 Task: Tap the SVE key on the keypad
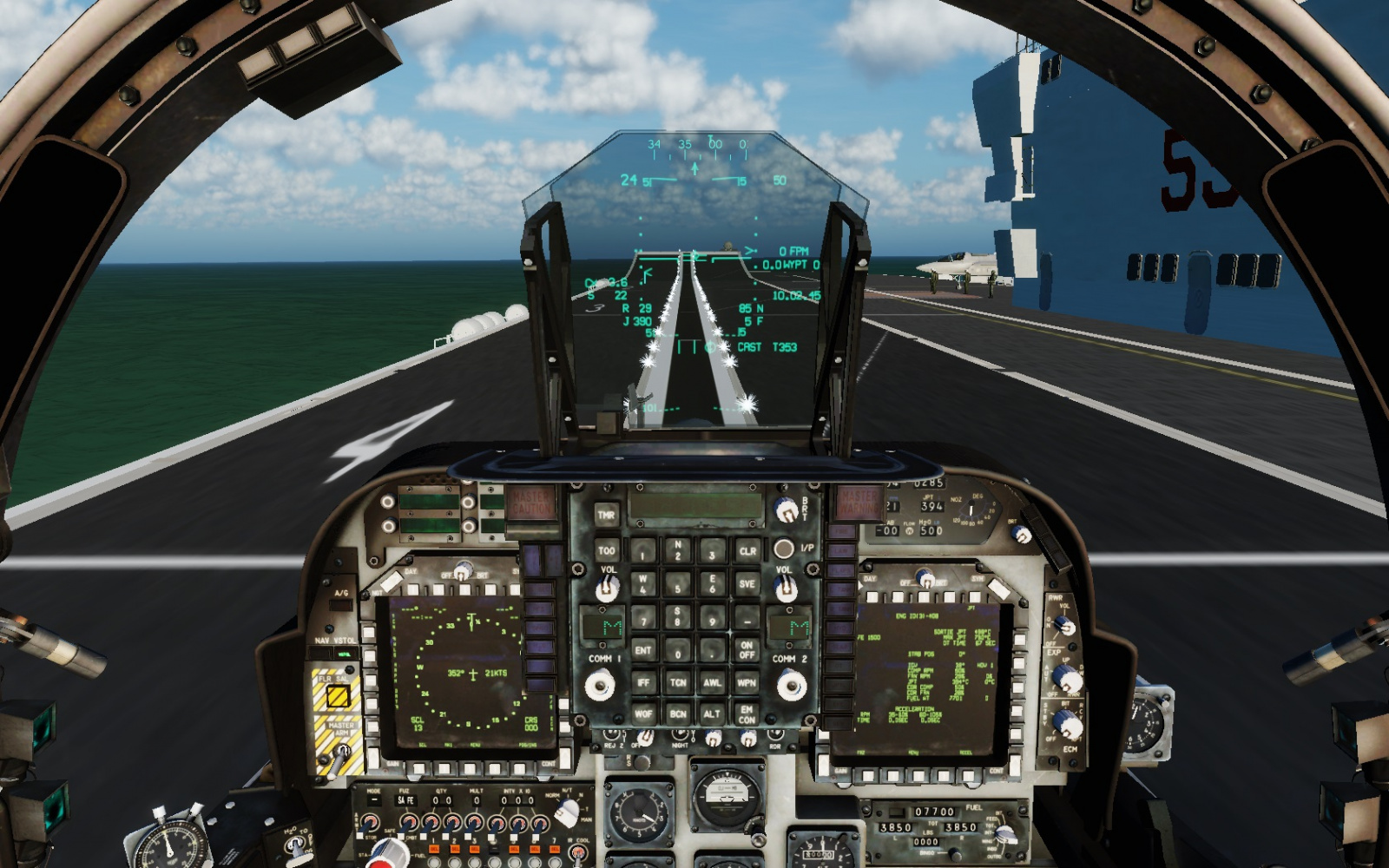(x=747, y=584)
